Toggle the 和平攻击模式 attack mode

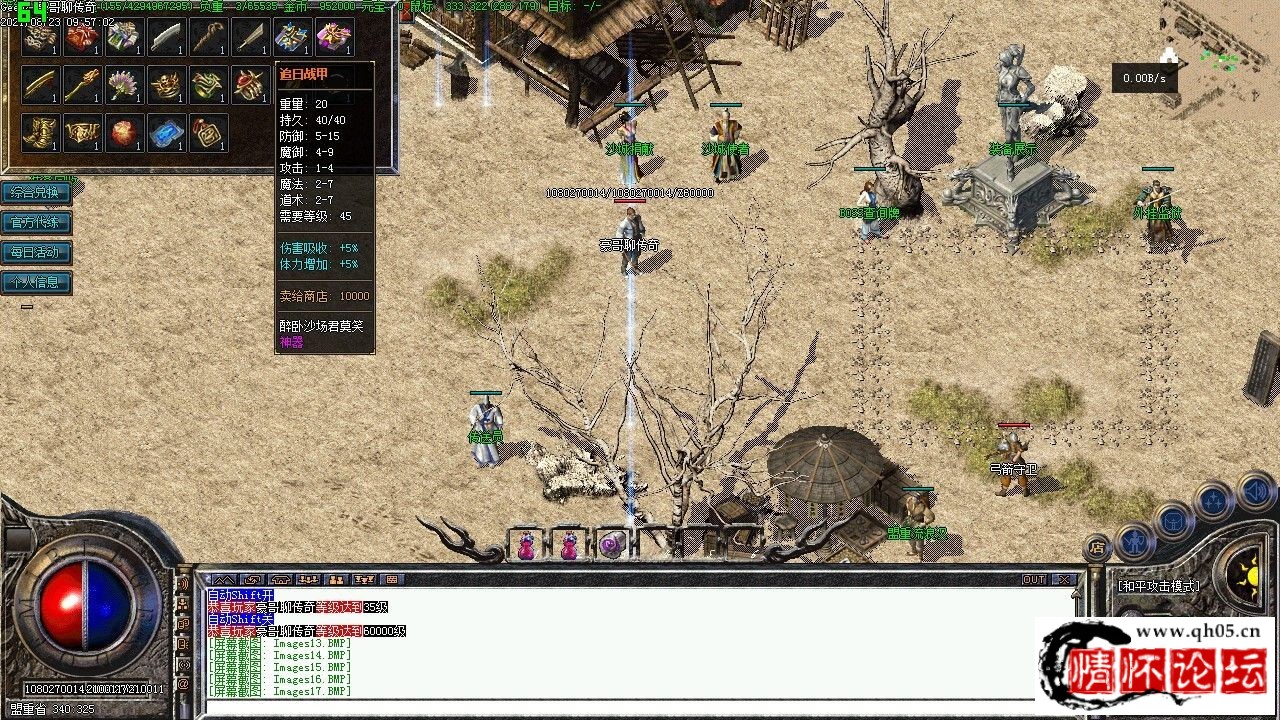pos(1160,586)
